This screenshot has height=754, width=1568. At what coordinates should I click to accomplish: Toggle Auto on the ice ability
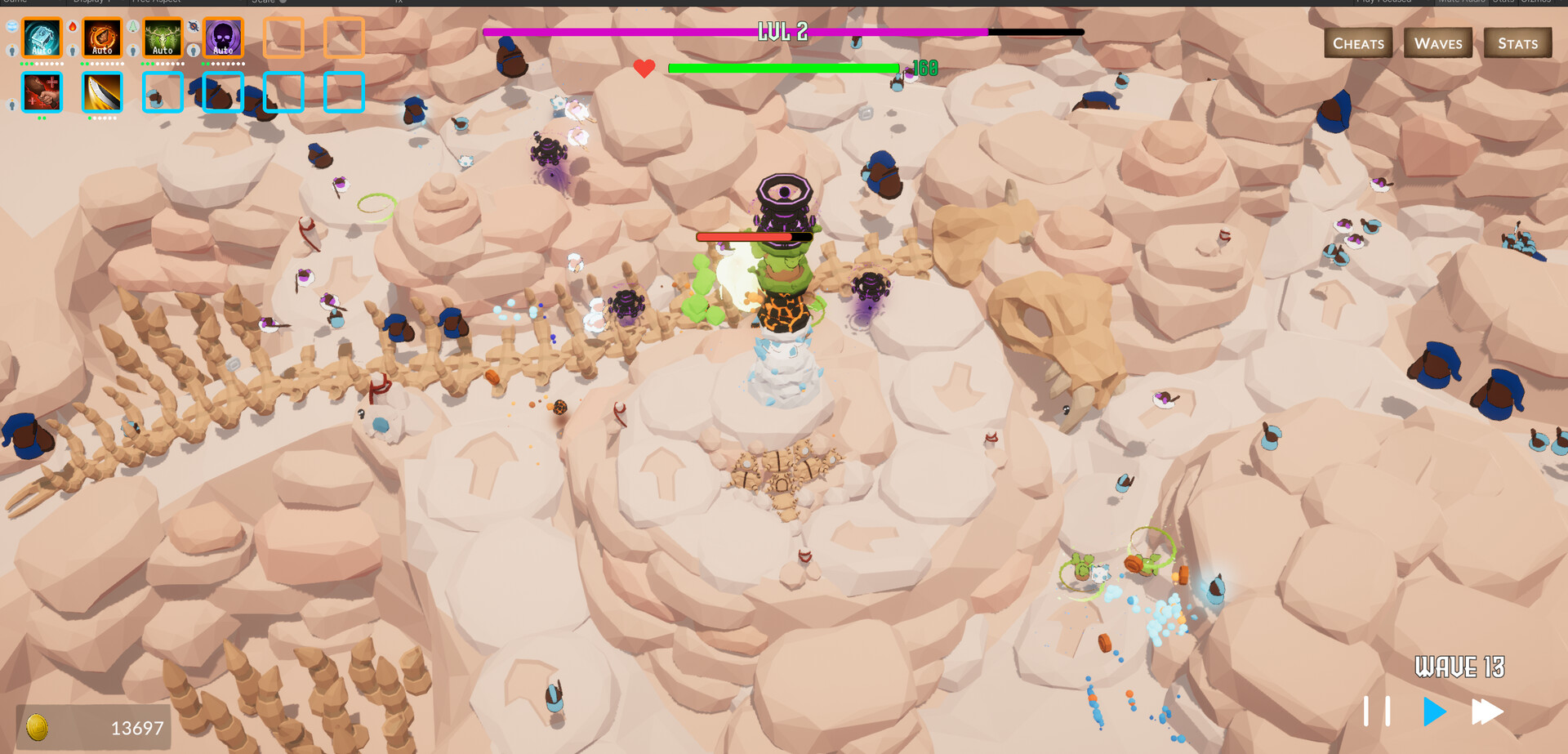[x=41, y=51]
